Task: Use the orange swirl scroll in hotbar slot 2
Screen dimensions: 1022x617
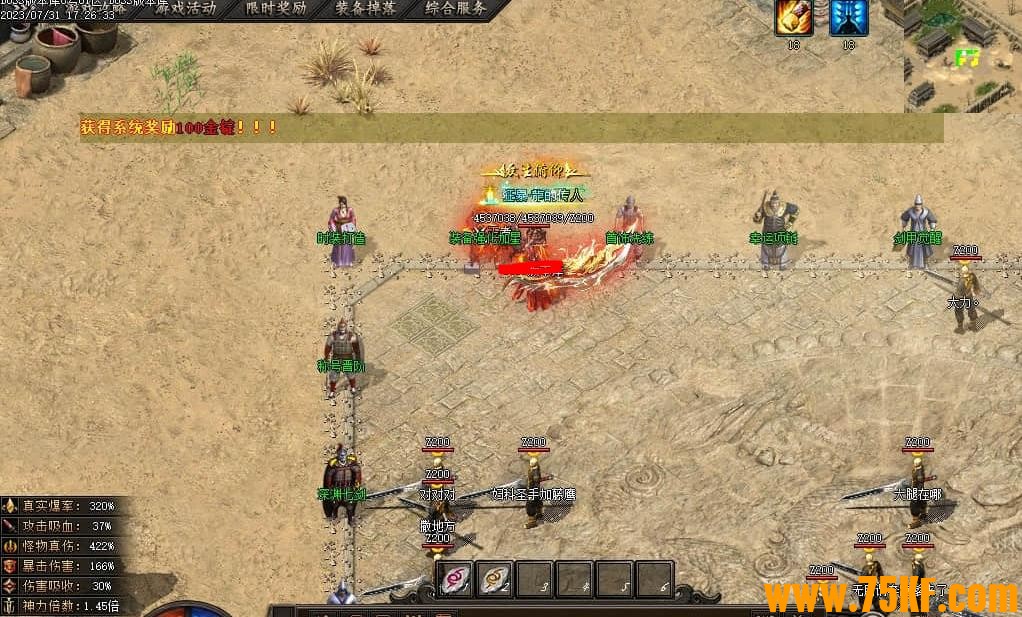Action: pos(495,579)
